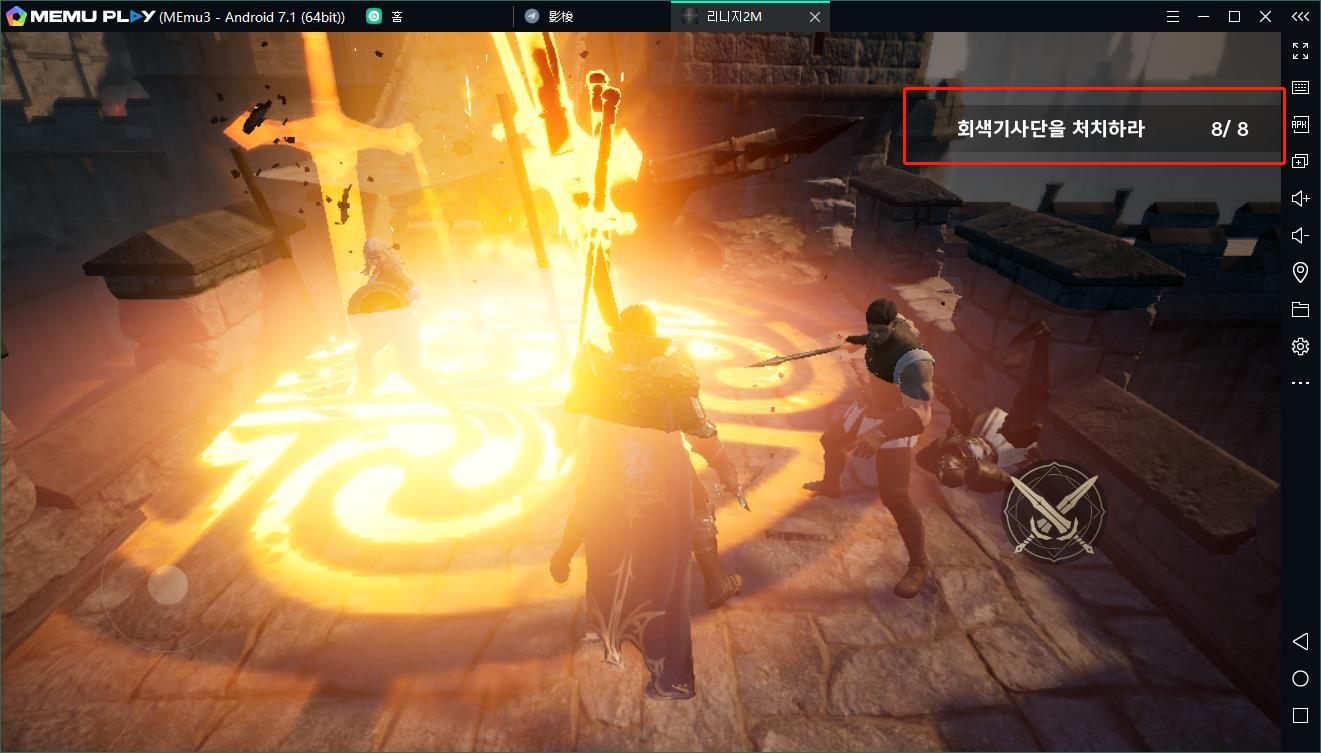Click the Android back triangle button
The image size is (1321, 753).
click(x=1300, y=641)
